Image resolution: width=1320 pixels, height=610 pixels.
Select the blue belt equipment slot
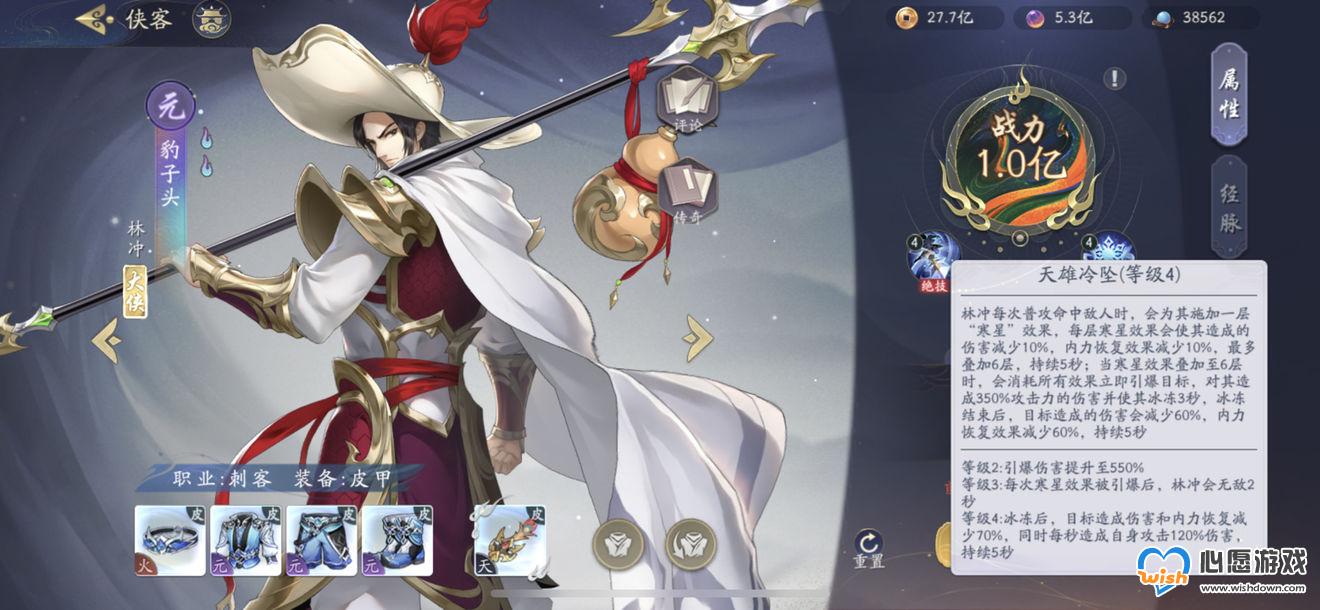(168, 540)
